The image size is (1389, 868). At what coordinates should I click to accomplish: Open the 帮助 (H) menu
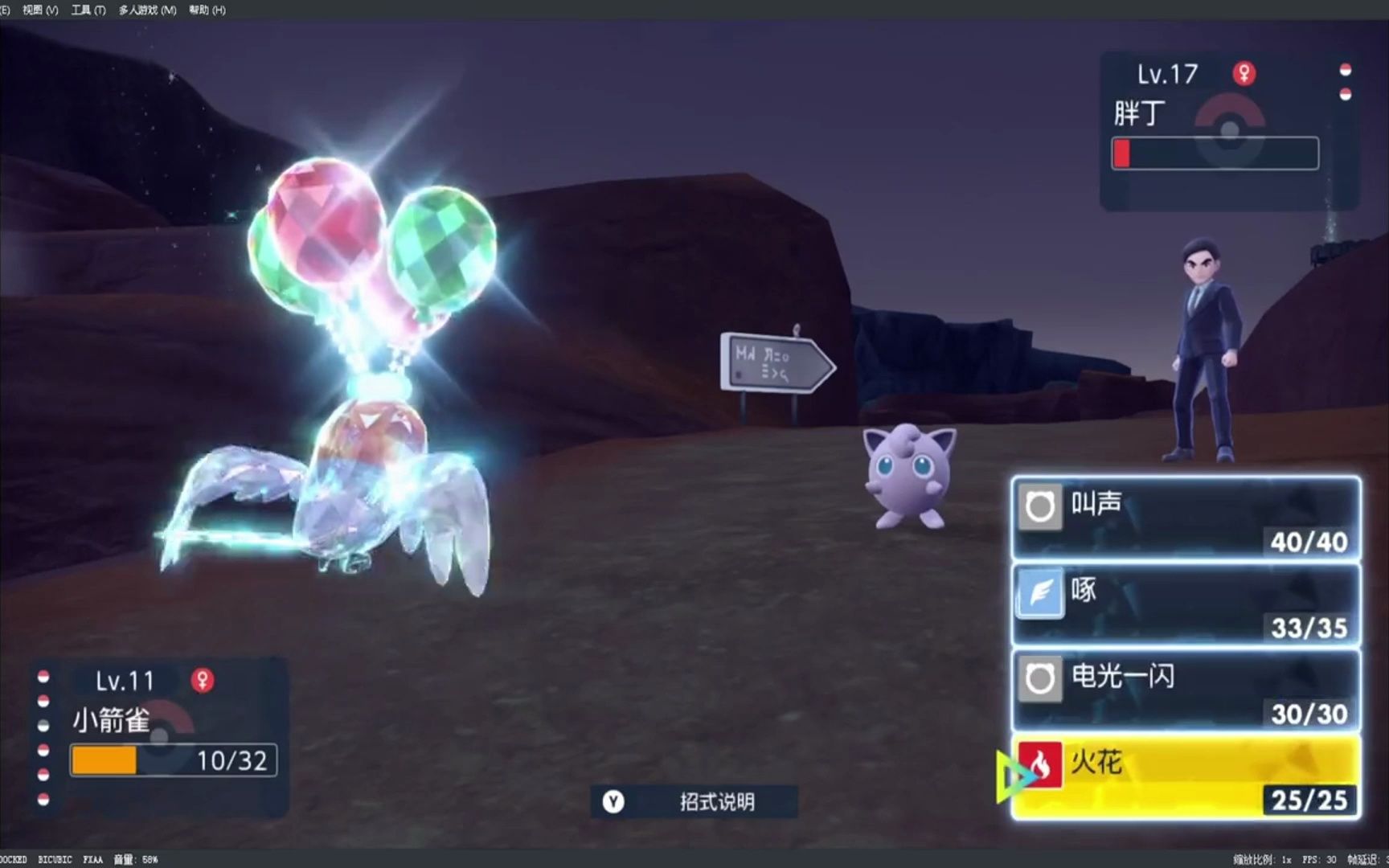(x=209, y=10)
